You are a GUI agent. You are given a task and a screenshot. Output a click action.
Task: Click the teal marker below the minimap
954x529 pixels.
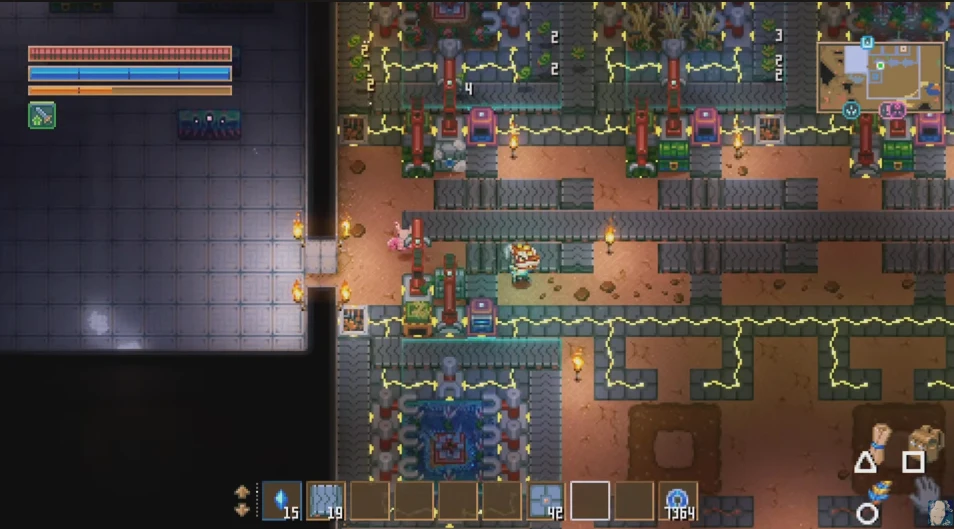[x=852, y=109]
